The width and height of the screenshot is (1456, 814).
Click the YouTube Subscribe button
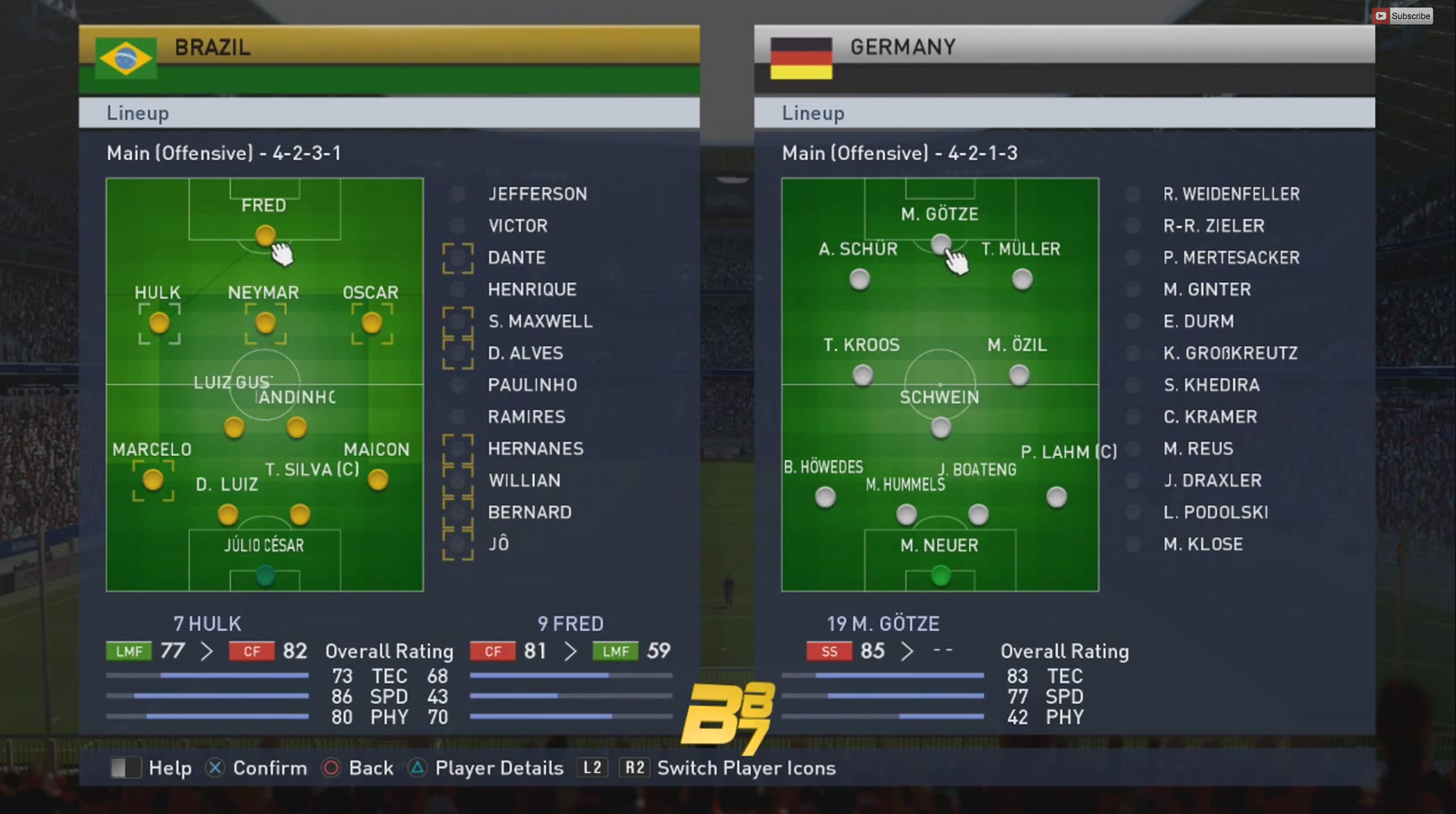coord(1403,16)
